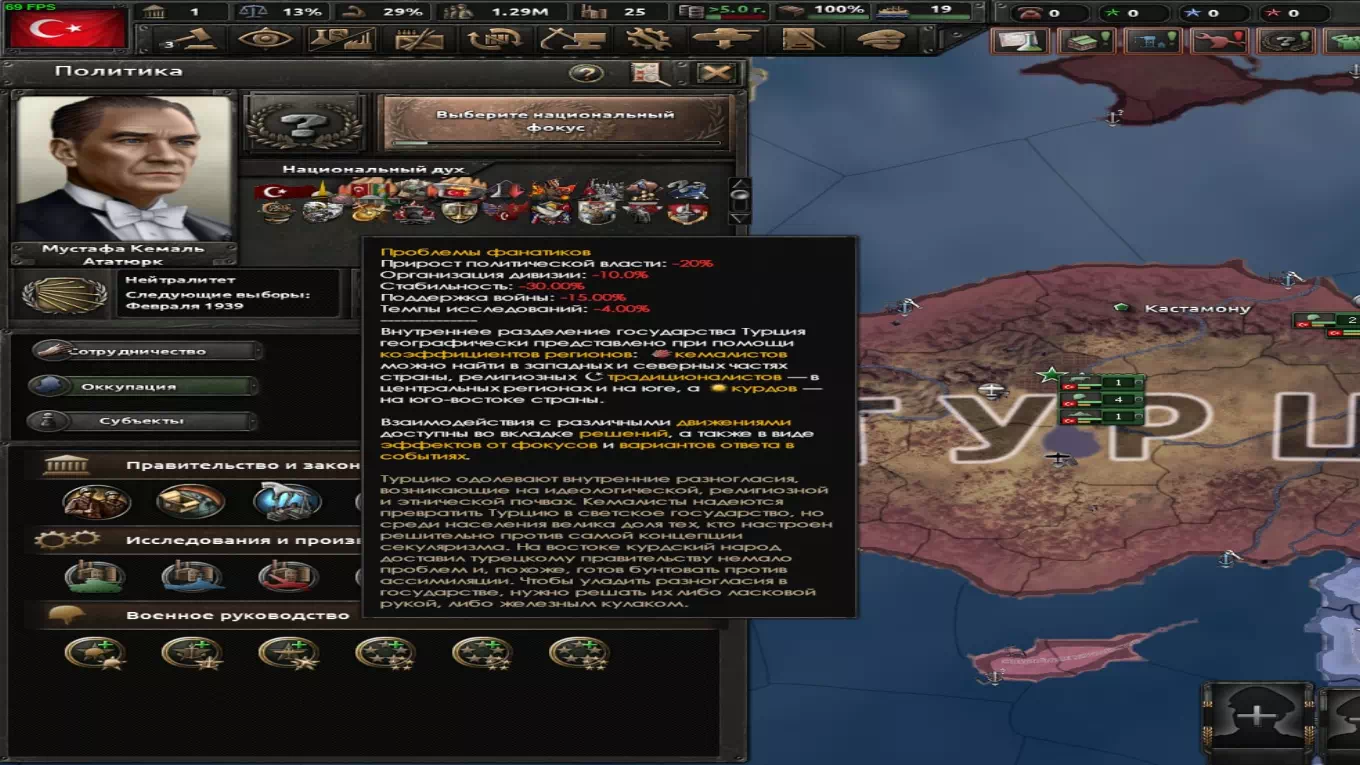Click the red army equipment alert icon
Image resolution: width=1360 pixels, height=765 pixels.
(x=1218, y=41)
